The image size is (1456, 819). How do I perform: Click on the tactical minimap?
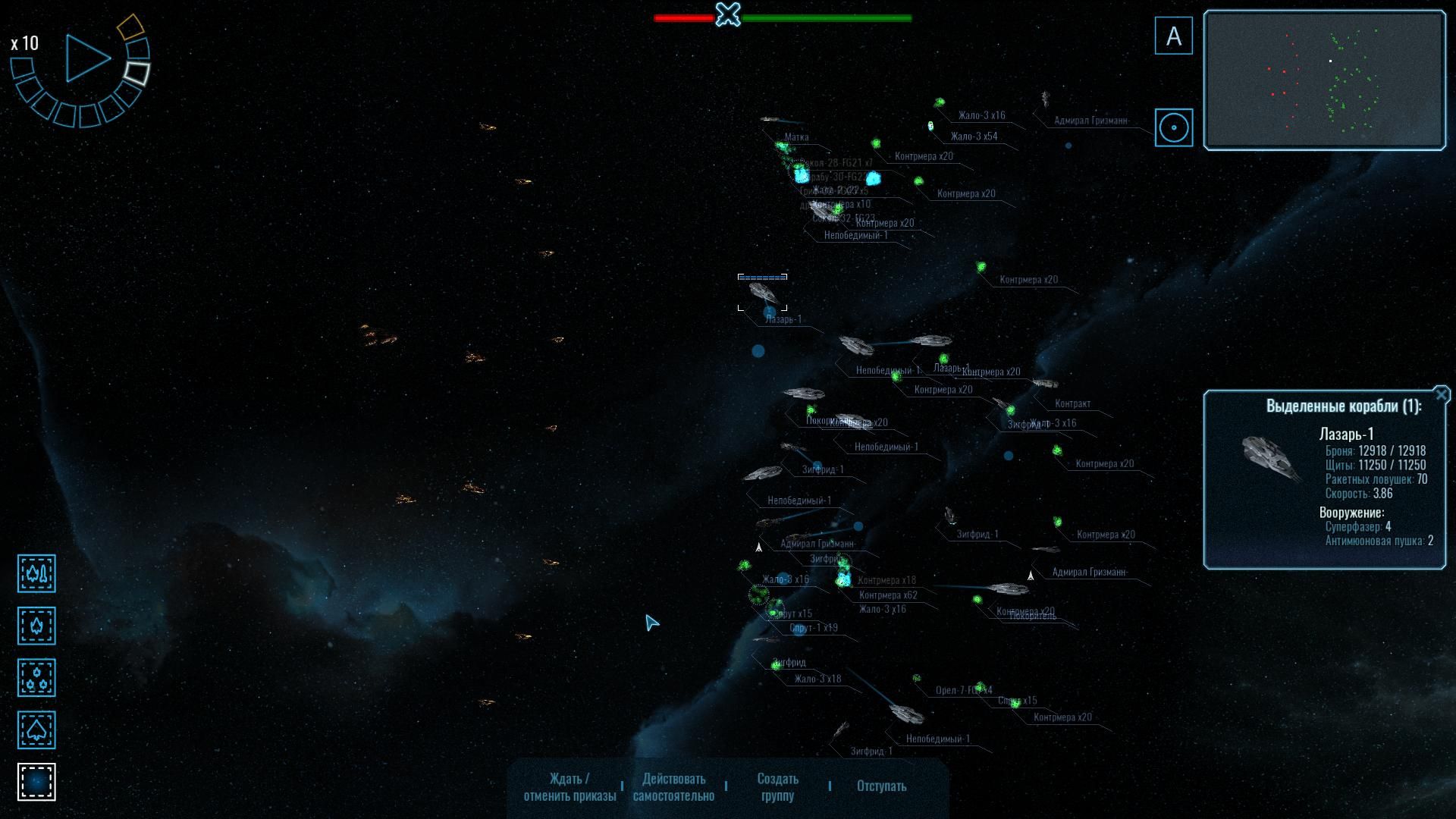pyautogui.click(x=1324, y=80)
